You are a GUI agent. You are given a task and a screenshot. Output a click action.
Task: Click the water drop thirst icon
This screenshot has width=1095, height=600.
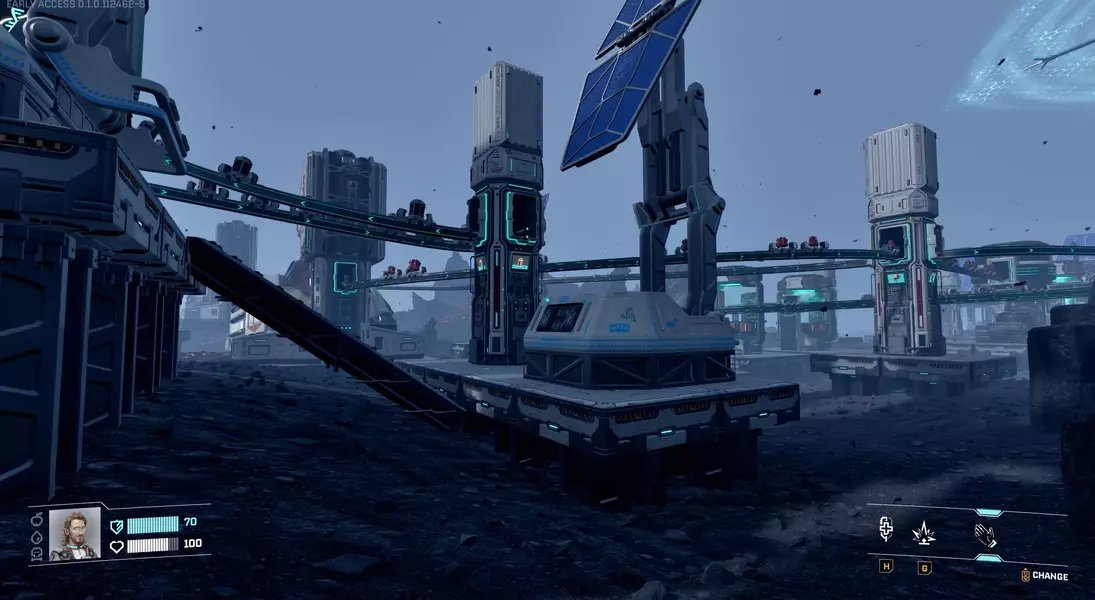point(37,536)
